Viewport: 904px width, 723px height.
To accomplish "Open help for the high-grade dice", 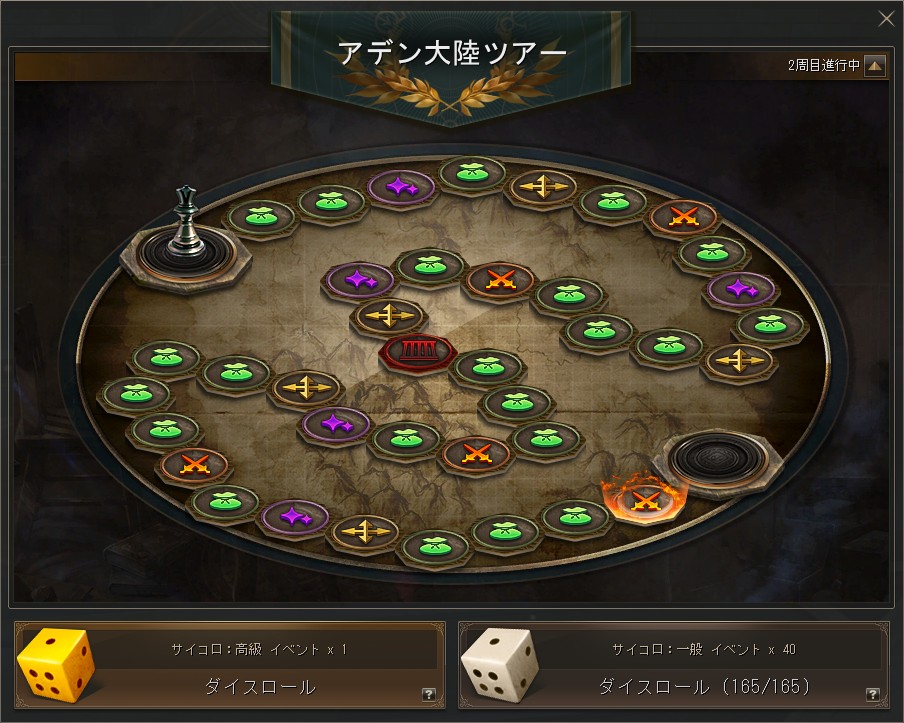I will 428,694.
